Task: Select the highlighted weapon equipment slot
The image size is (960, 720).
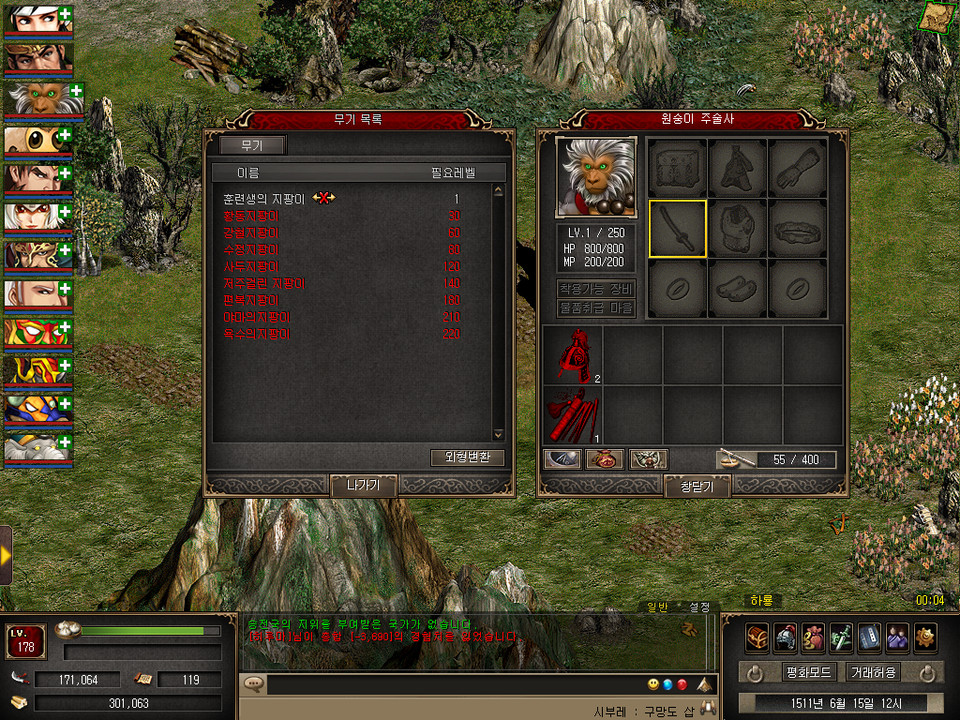Action: [x=677, y=229]
